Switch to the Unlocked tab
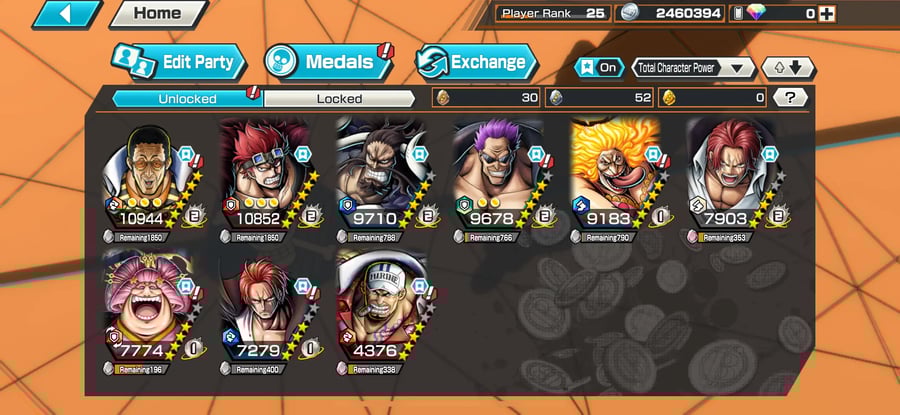Image resolution: width=900 pixels, height=415 pixels. pyautogui.click(x=187, y=98)
